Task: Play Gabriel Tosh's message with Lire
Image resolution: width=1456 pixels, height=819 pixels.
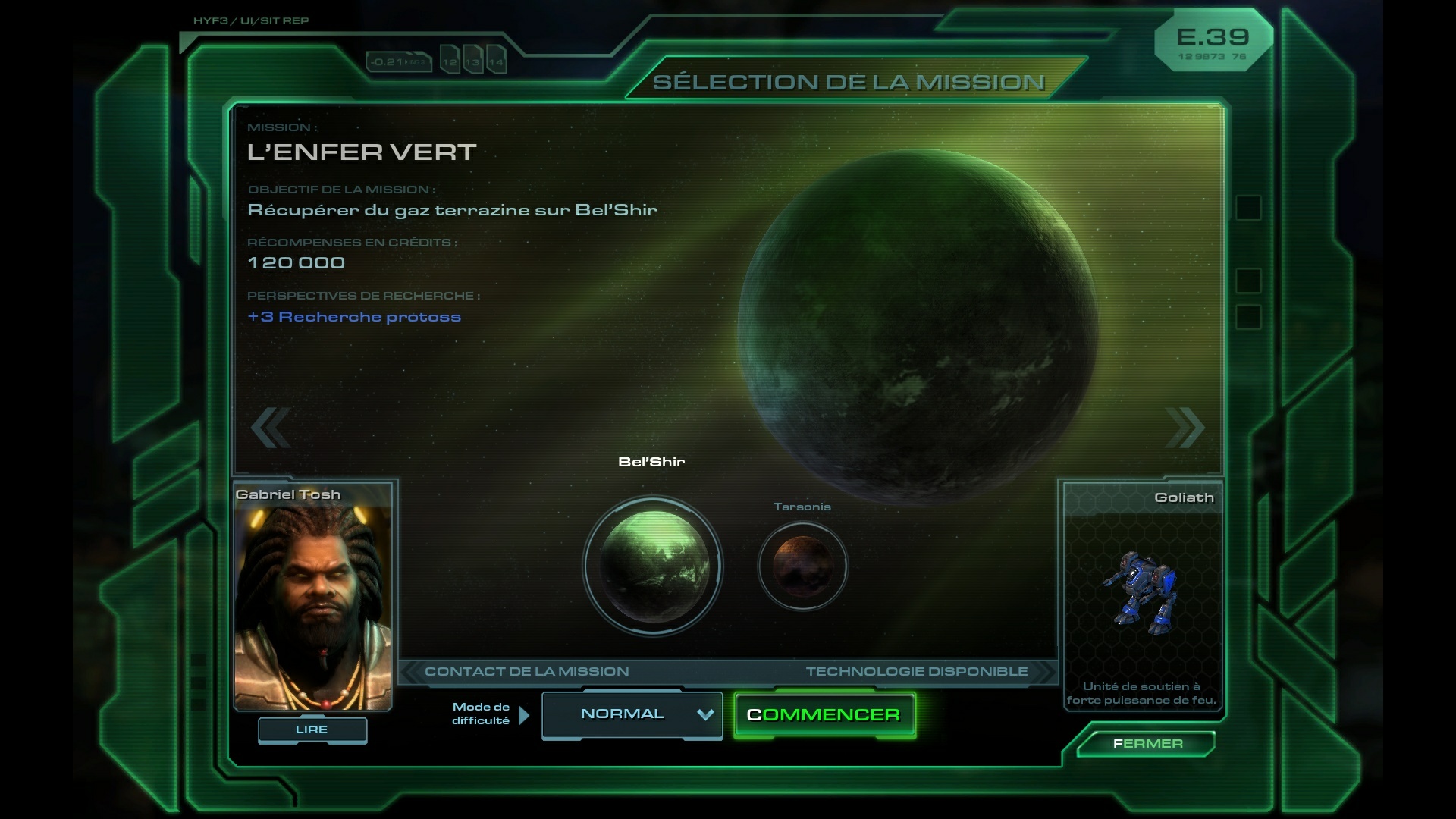Action: (312, 730)
